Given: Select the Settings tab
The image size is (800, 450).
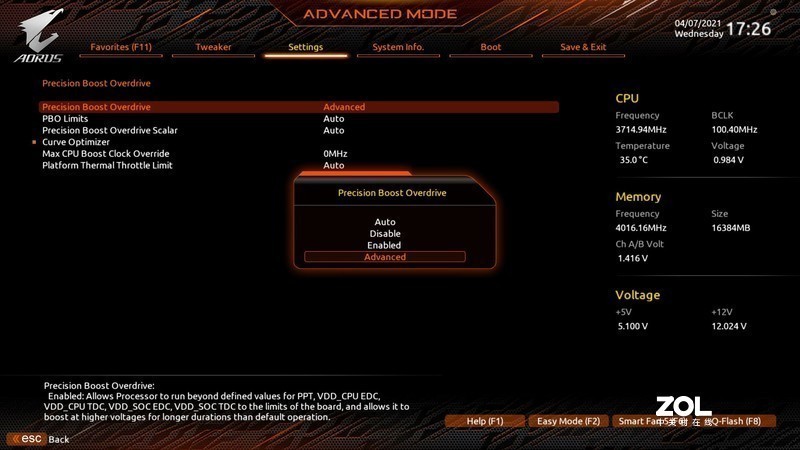Looking at the screenshot, I should [x=305, y=47].
